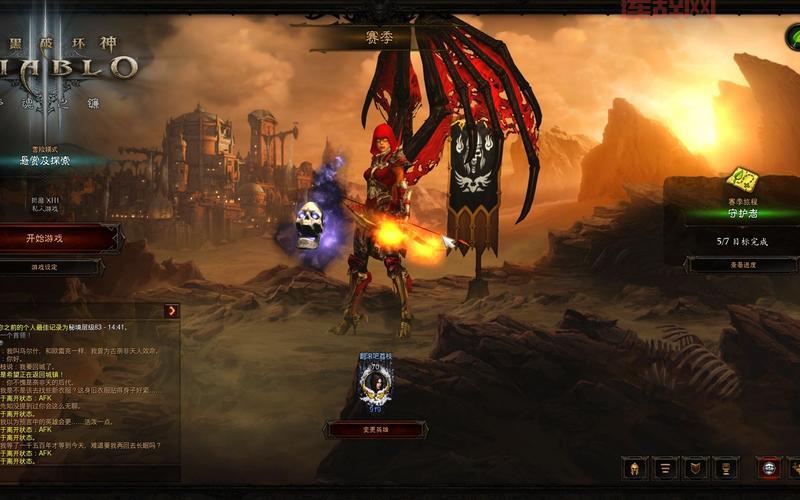Open the helmet profile icon
The width and height of the screenshot is (800, 500).
[634, 467]
